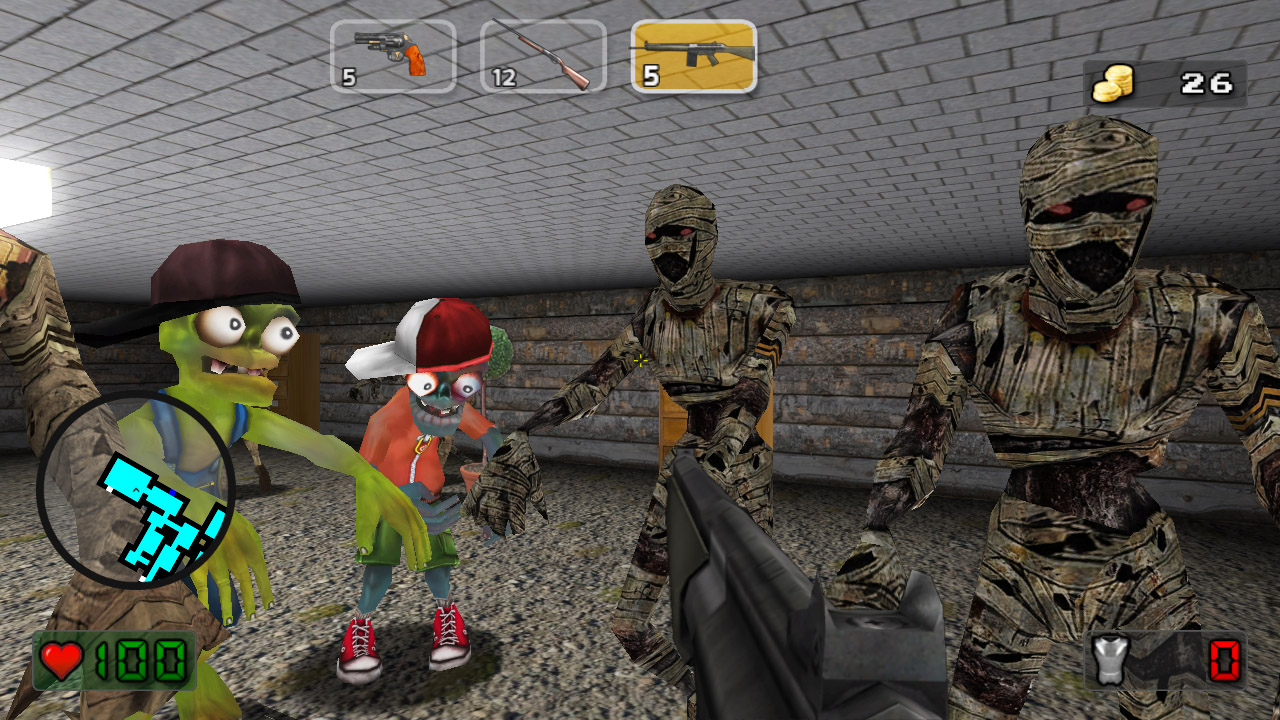Click the yellow crosshair at screen center
This screenshot has height=720, width=1280.
[x=640, y=360]
